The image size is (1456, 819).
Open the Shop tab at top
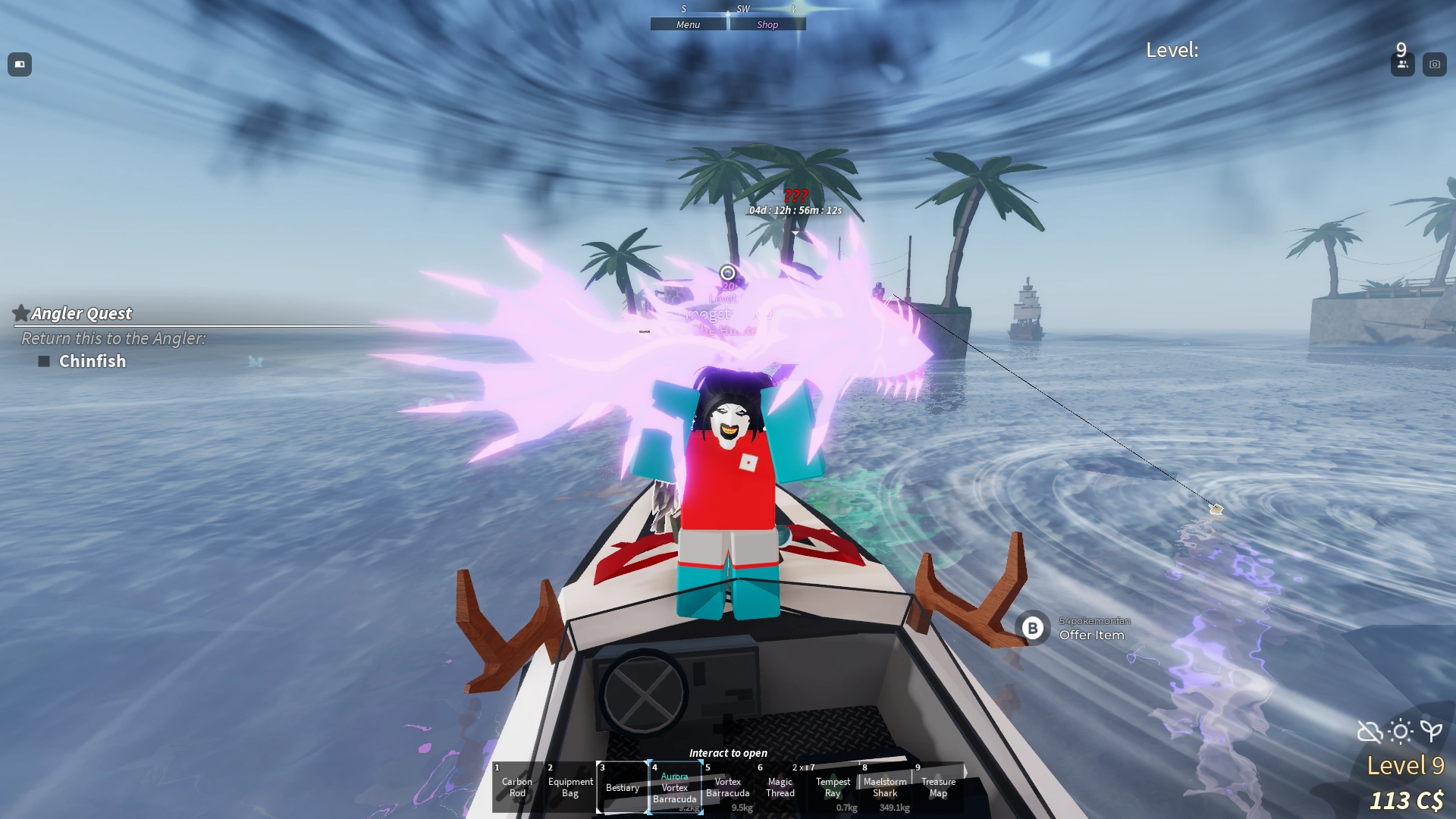pos(767,24)
